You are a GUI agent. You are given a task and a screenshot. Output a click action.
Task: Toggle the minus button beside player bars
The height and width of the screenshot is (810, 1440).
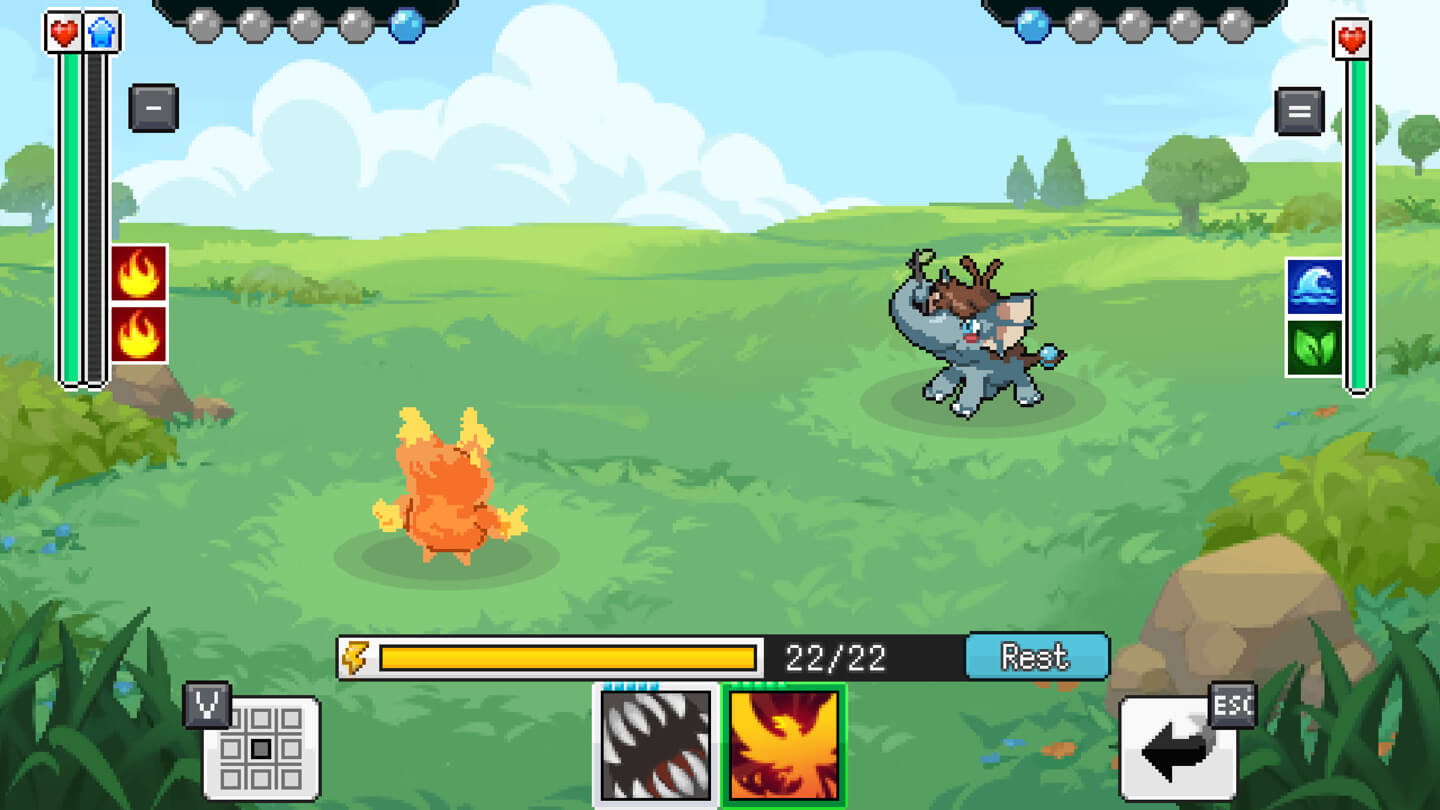point(153,108)
